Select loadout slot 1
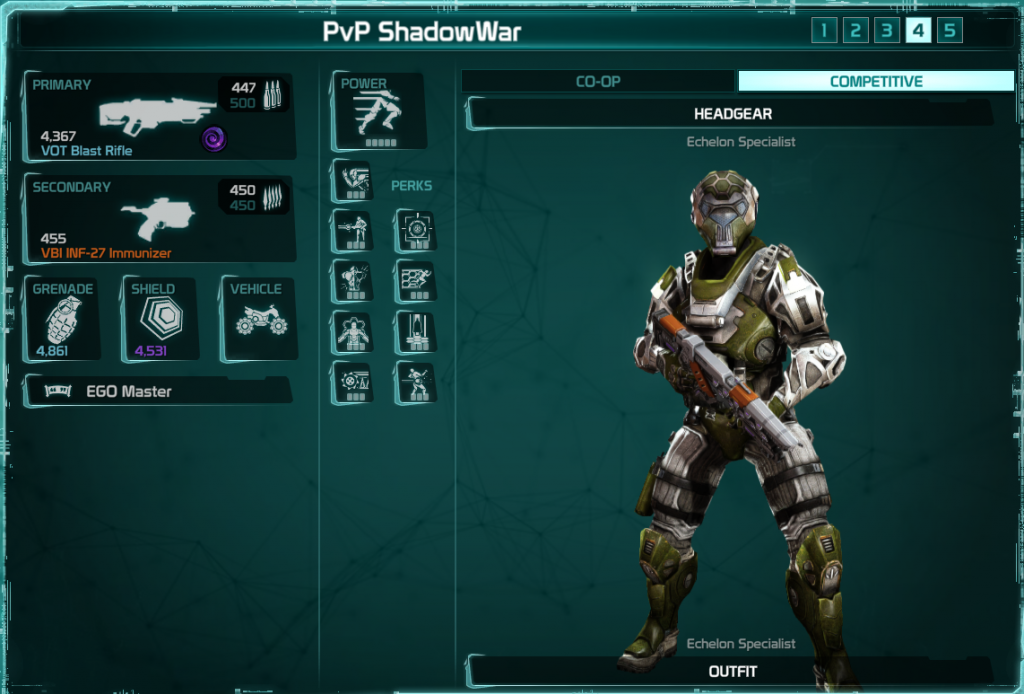This screenshot has height=694, width=1024. click(x=823, y=30)
